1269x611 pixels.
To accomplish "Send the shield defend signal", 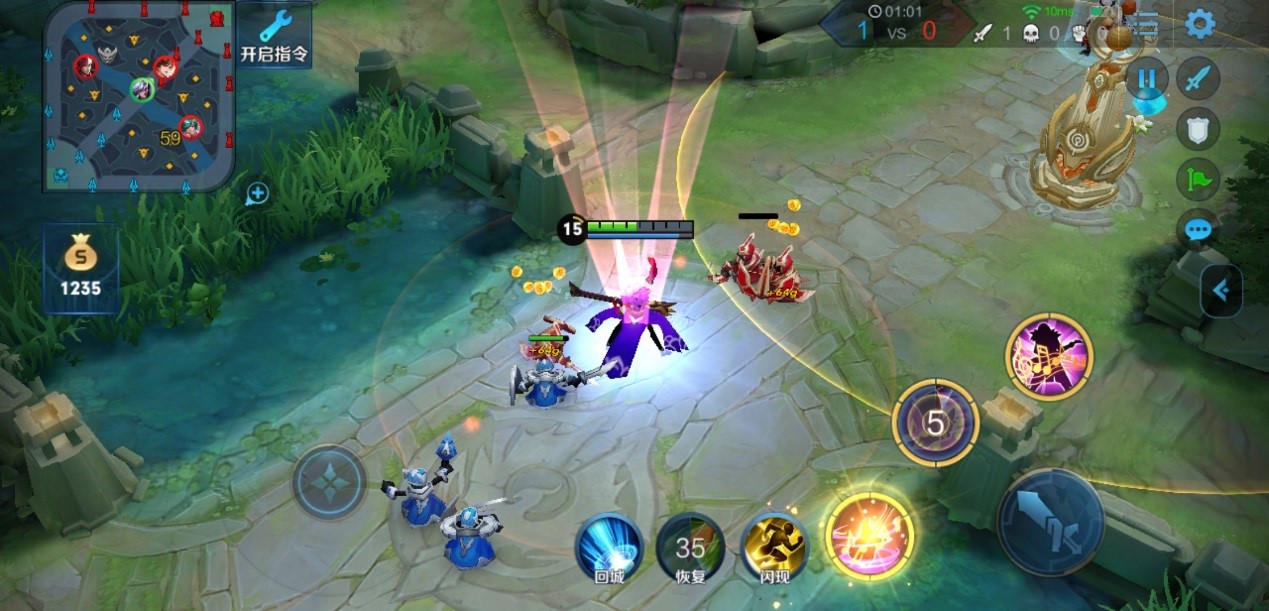I will coord(1197,129).
